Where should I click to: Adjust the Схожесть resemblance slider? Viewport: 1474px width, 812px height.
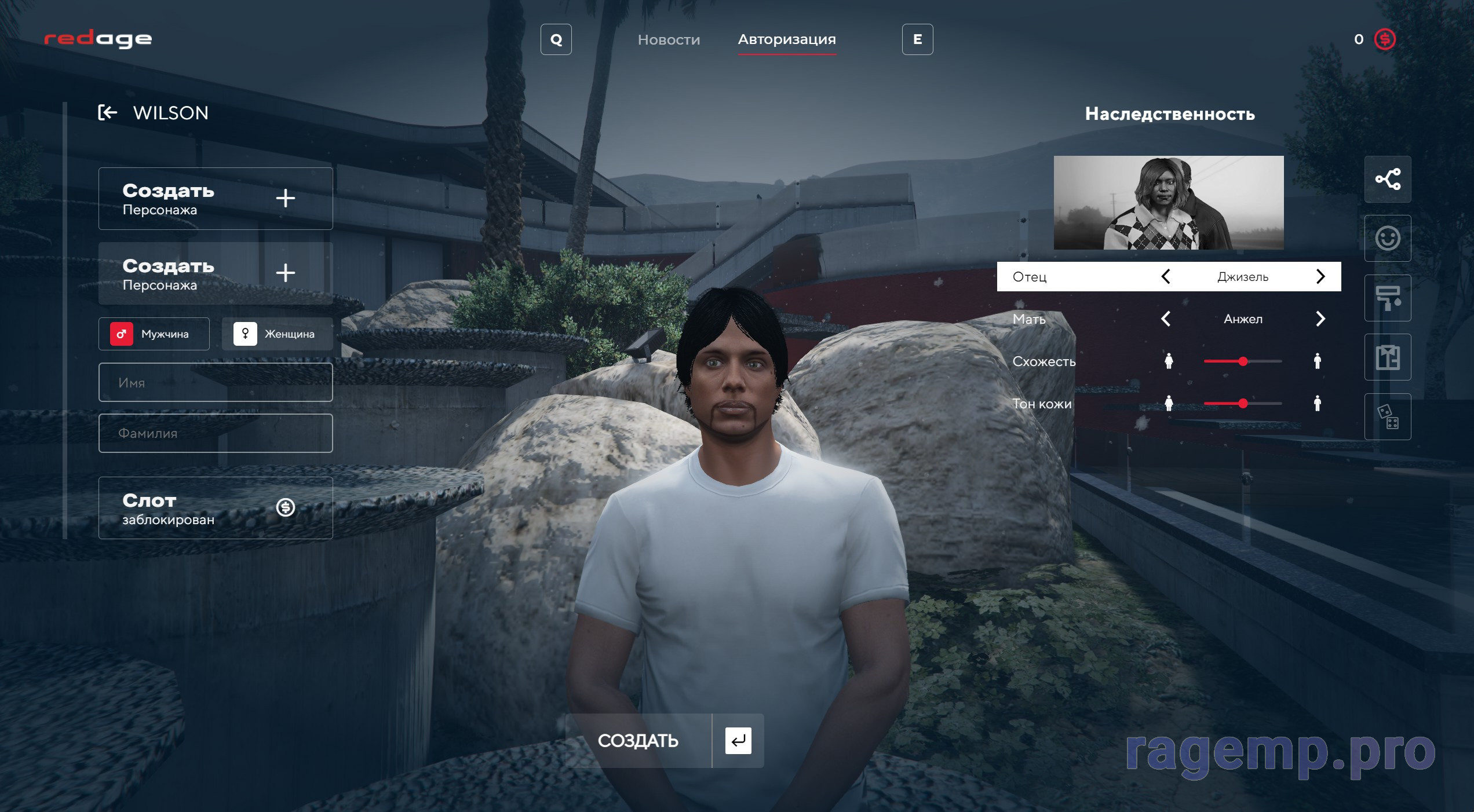1243,361
